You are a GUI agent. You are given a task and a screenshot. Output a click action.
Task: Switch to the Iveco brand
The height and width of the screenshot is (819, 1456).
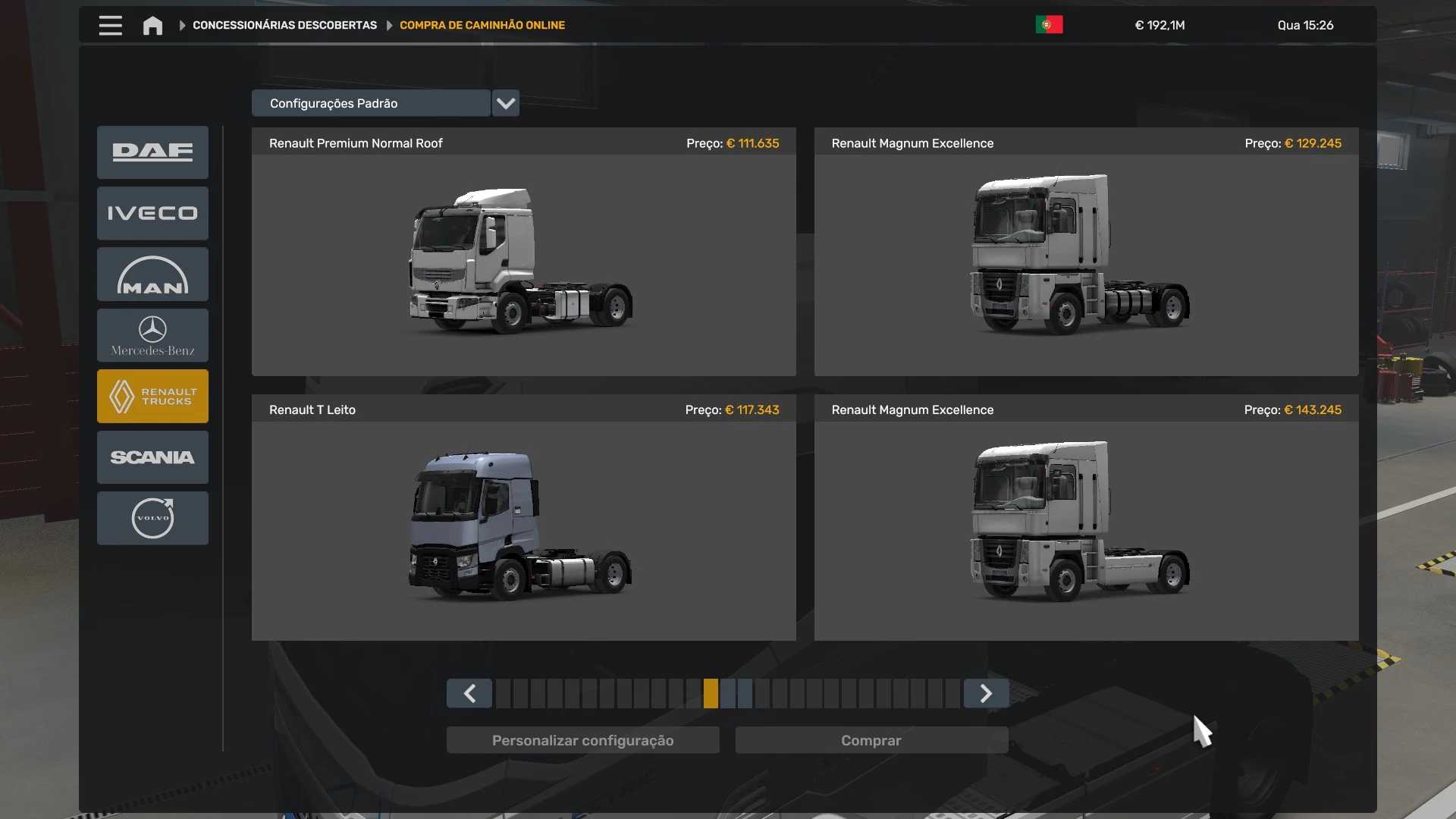coord(152,213)
